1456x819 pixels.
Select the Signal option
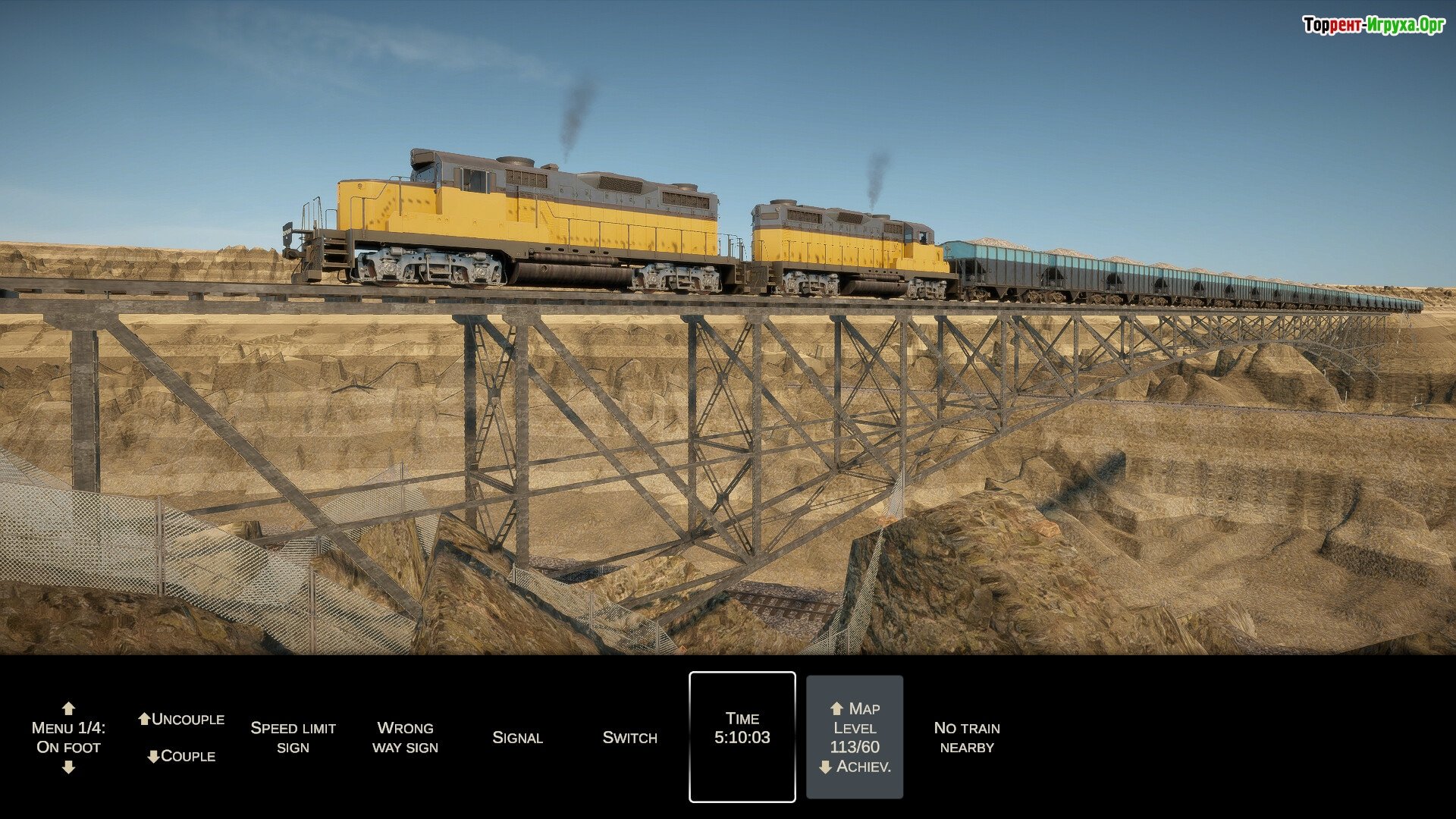517,737
